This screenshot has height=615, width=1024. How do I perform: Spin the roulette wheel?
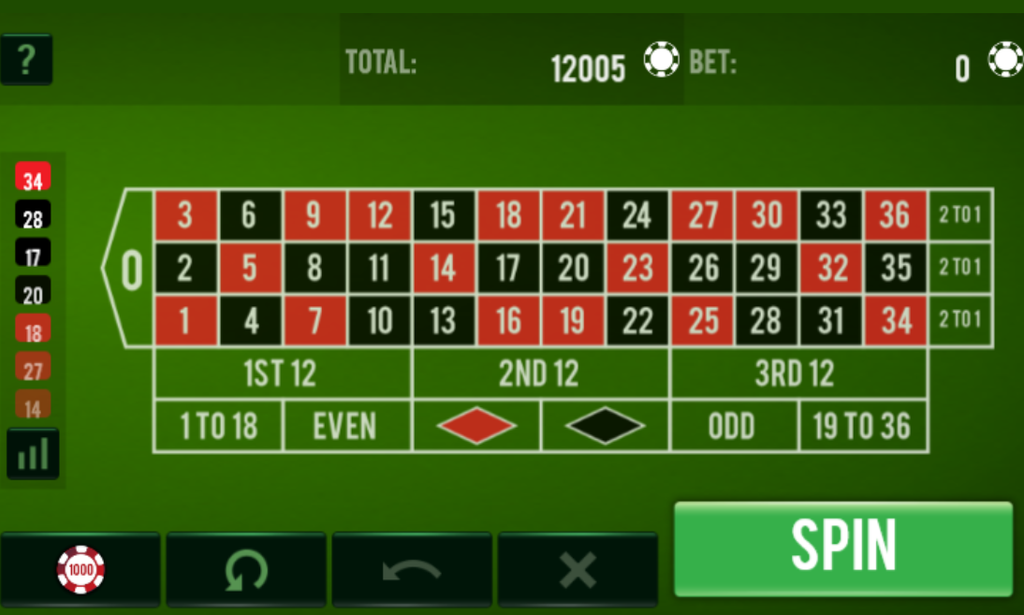click(843, 548)
